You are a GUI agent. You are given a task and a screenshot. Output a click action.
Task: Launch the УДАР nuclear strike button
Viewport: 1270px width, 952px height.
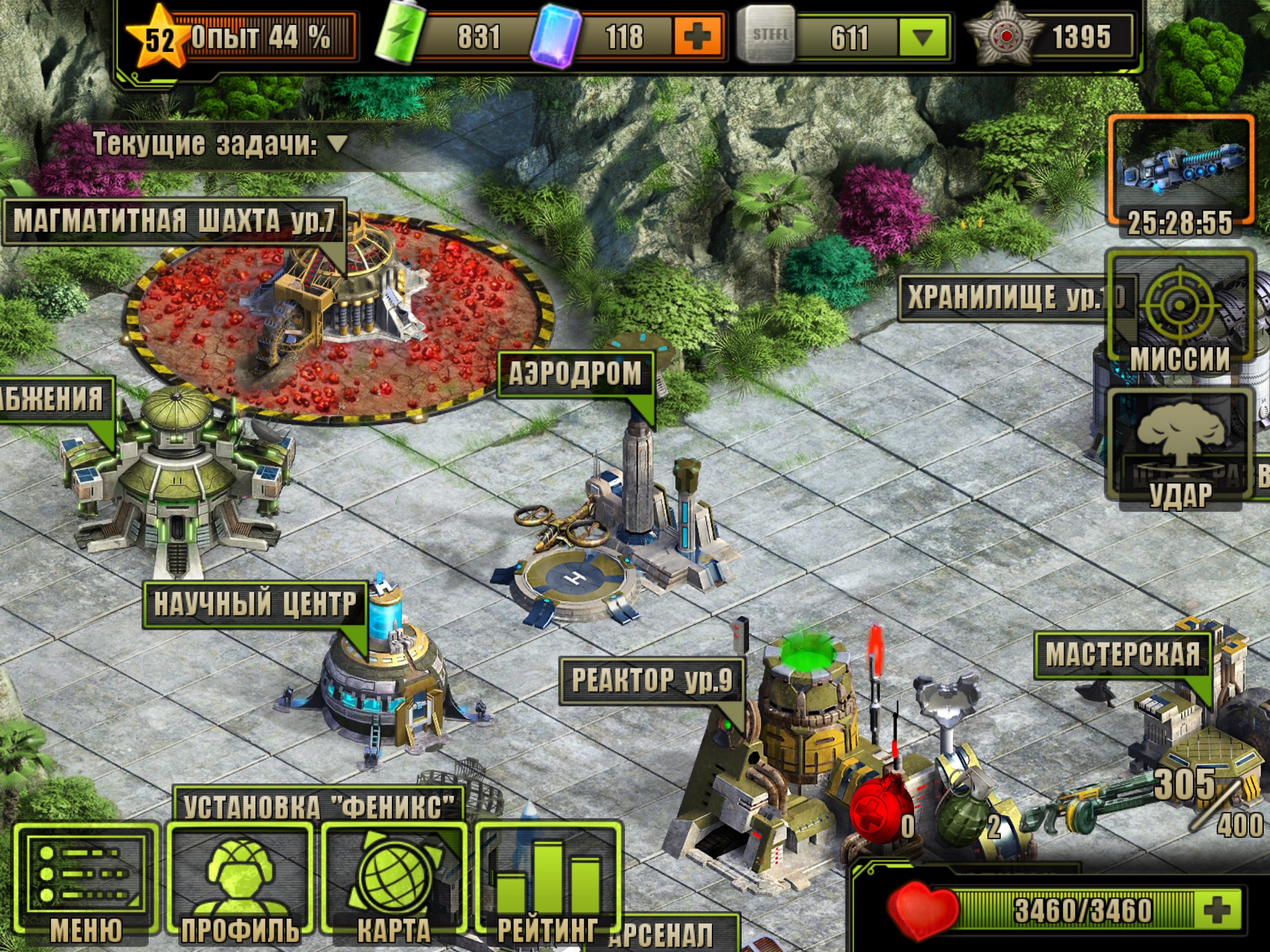(x=1179, y=447)
